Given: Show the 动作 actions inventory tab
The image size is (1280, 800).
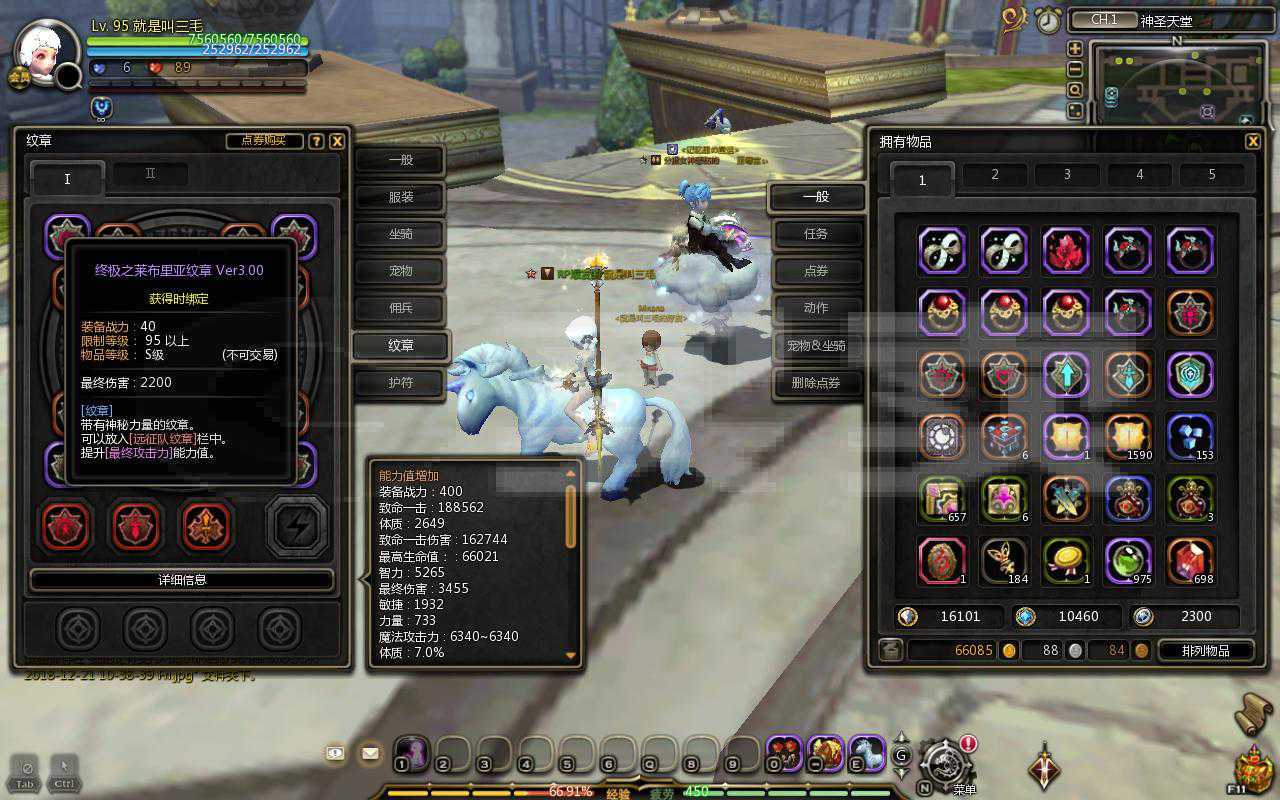Looking at the screenshot, I should pyautogui.click(x=816, y=308).
